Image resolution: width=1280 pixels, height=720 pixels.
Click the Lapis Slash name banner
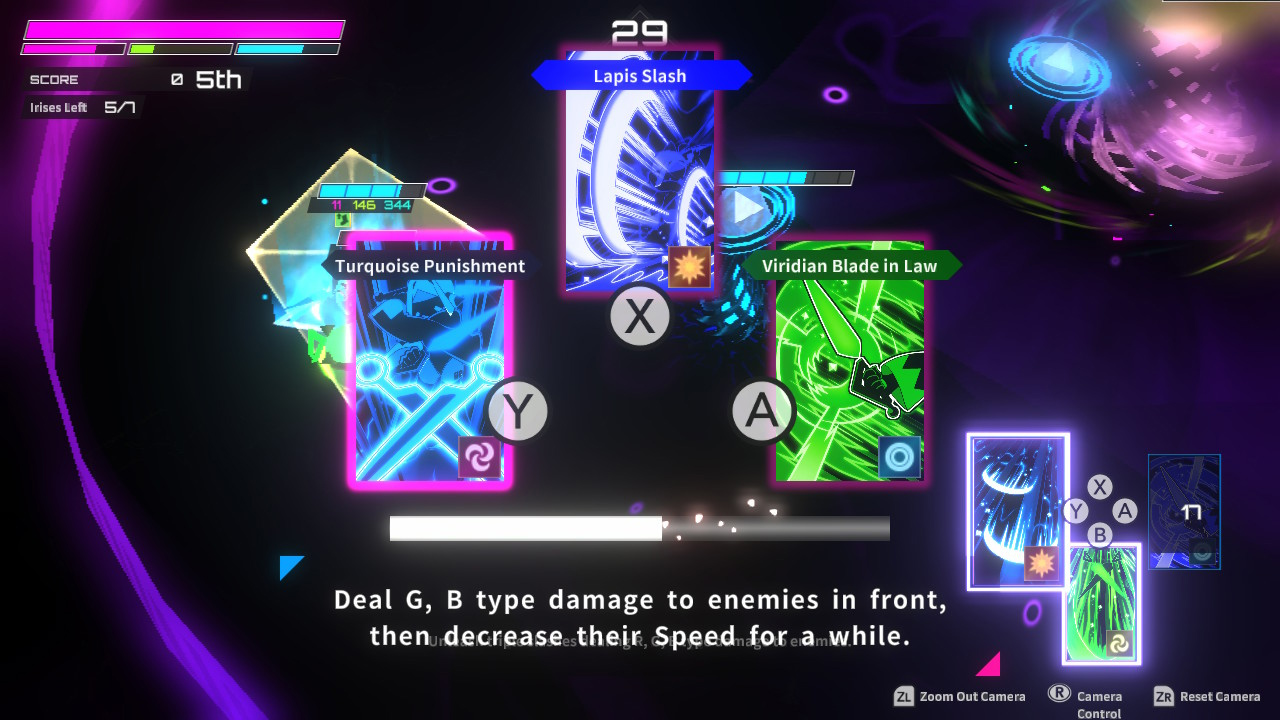pos(641,75)
